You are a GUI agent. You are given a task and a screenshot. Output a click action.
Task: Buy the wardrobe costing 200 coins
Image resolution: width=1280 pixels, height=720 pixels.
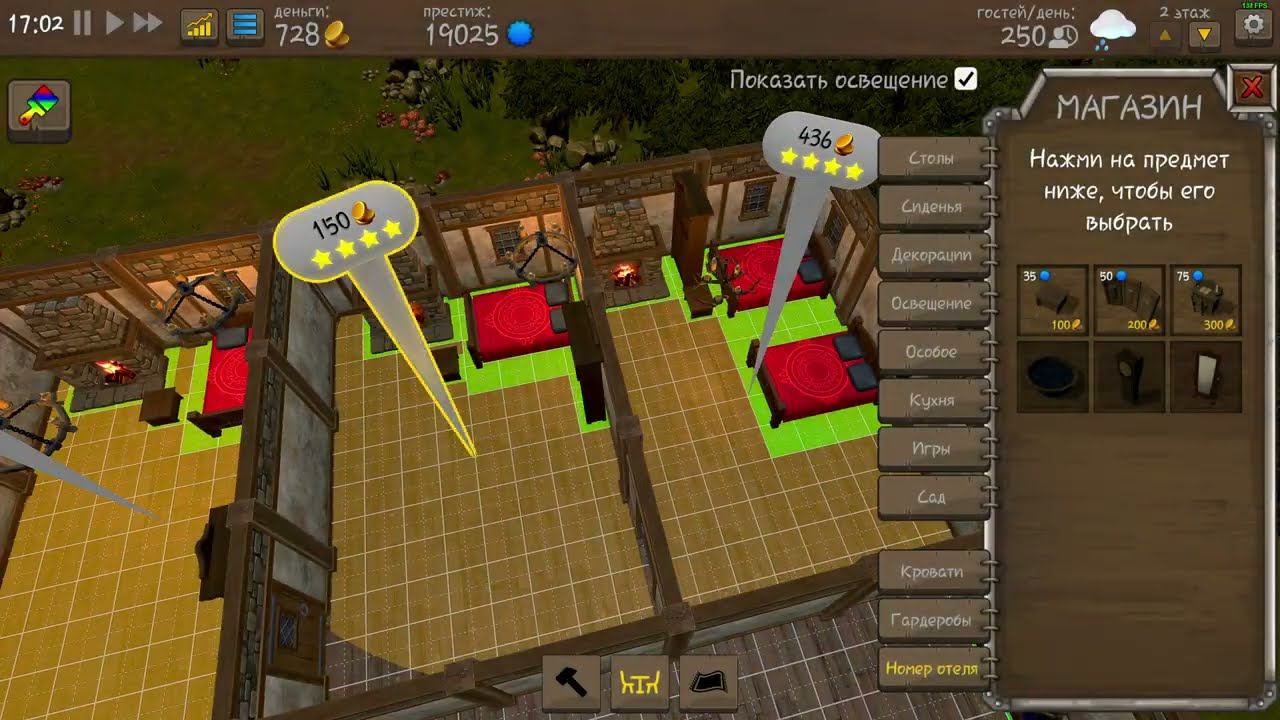coord(1128,298)
